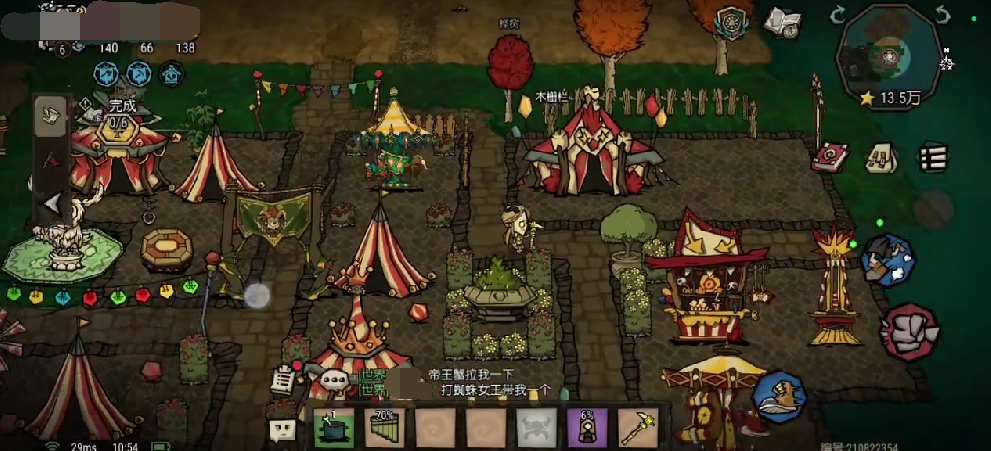
Task: Select the purple 6% item slot
Action: 586,430
